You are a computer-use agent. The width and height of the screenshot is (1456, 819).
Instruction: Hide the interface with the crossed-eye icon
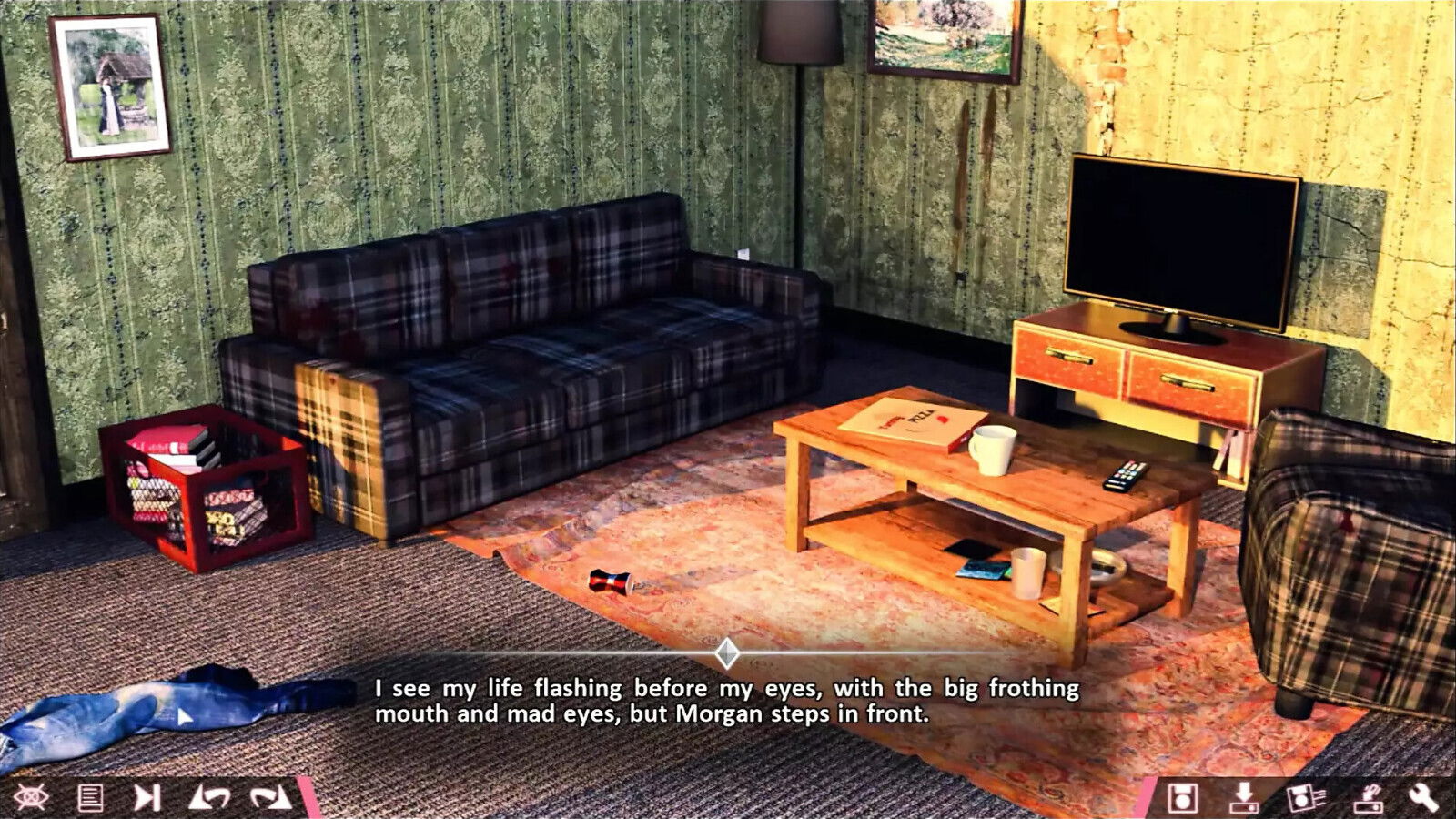(x=30, y=798)
